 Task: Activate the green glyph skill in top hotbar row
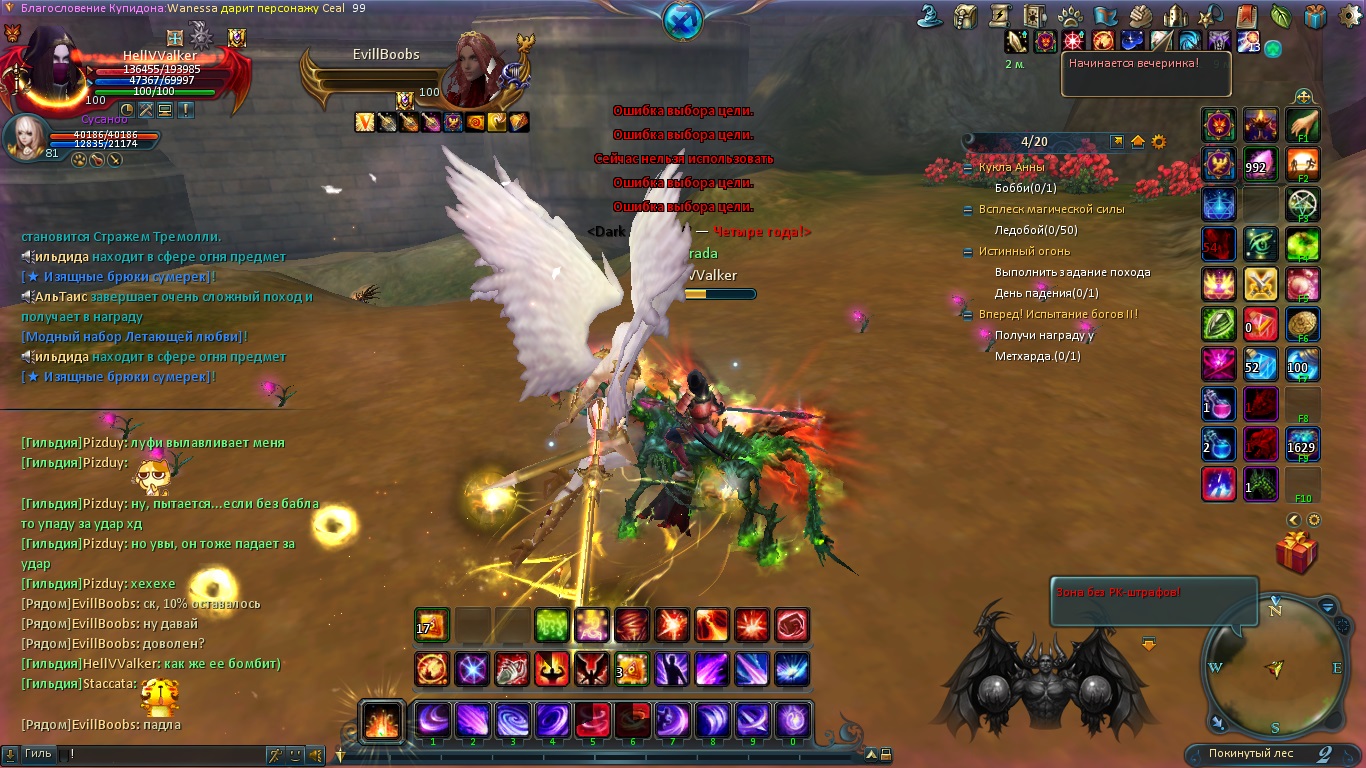(x=551, y=626)
